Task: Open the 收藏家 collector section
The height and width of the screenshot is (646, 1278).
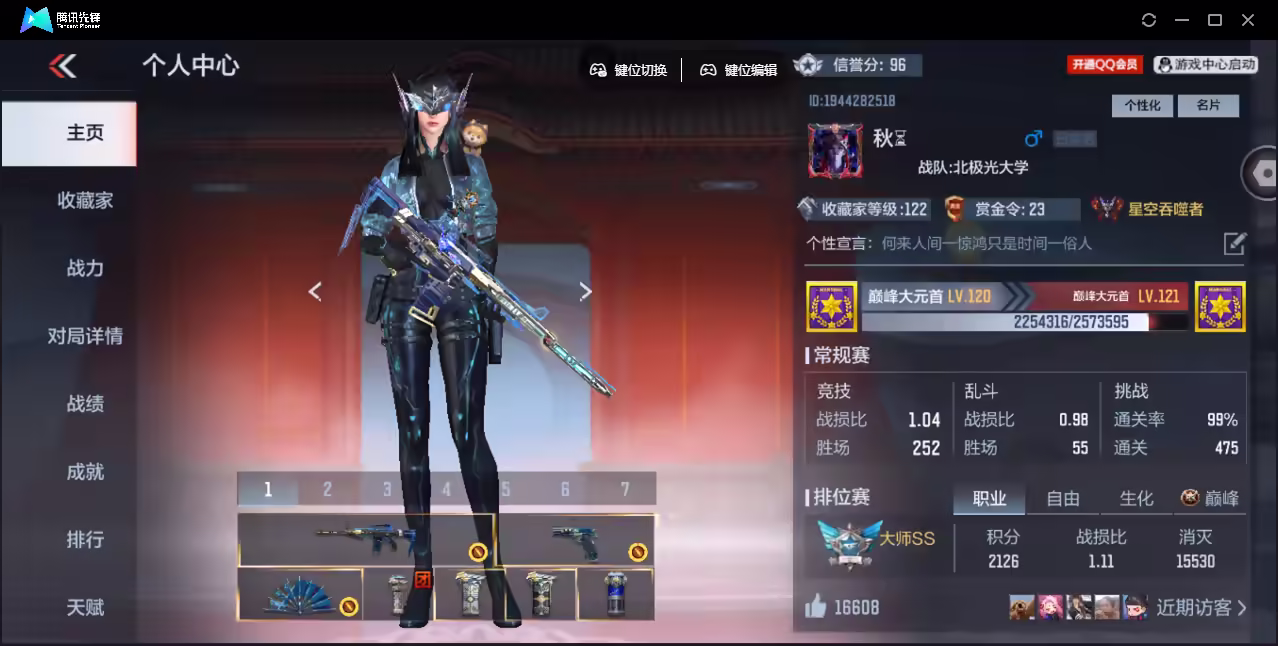Action: [85, 200]
